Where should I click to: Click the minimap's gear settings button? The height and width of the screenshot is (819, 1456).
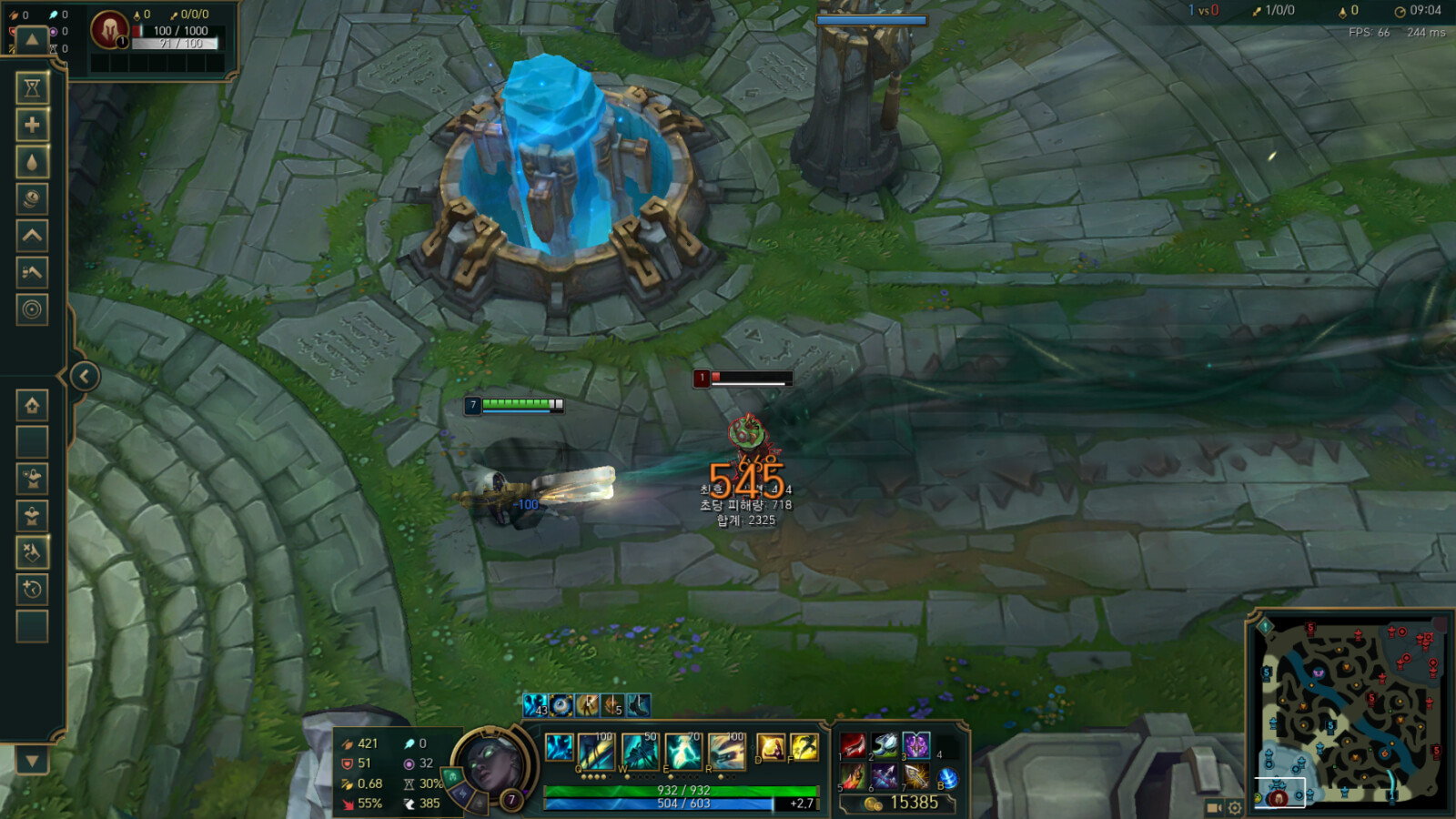1235,807
